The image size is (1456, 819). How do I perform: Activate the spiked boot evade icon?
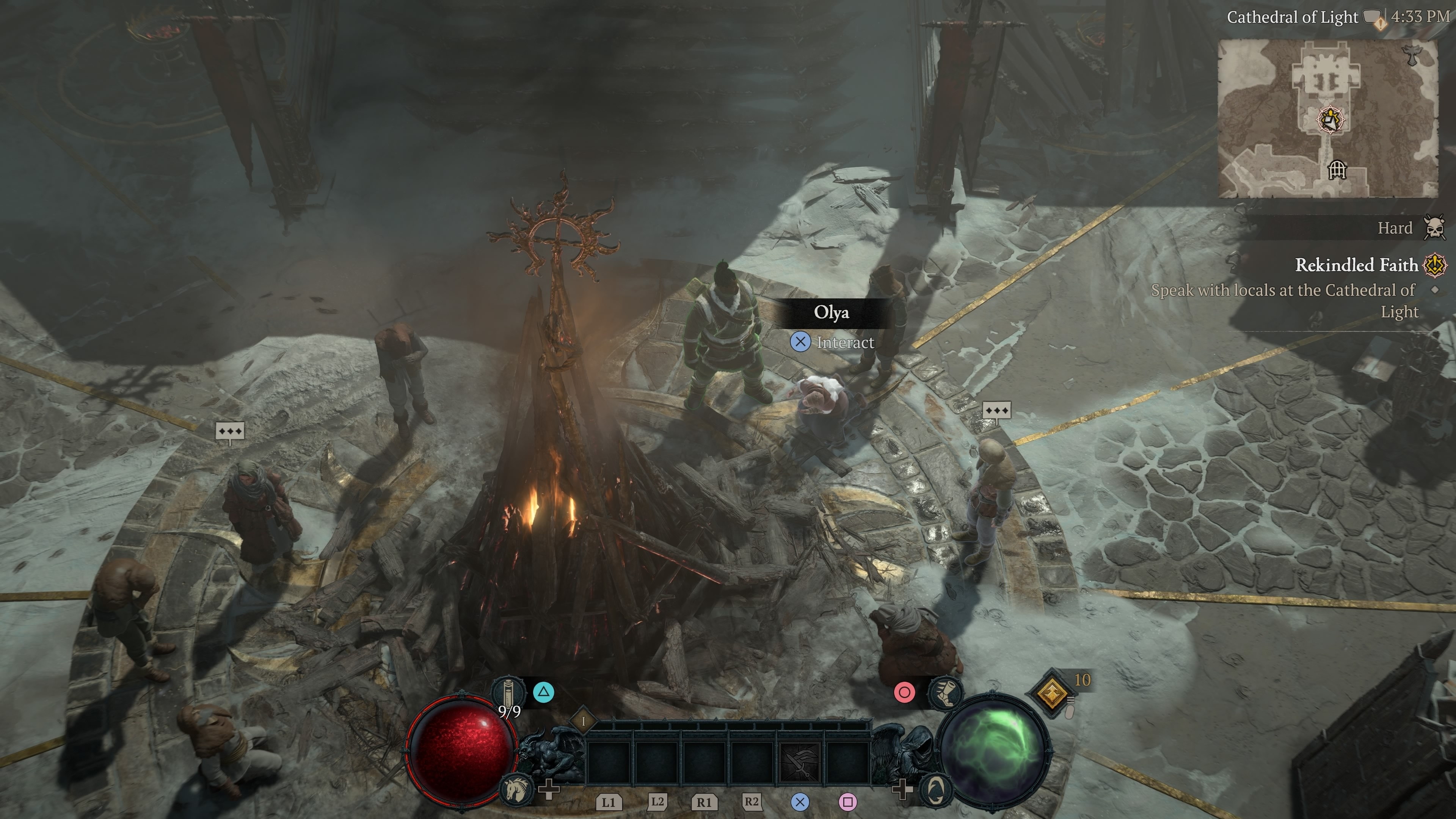click(945, 692)
